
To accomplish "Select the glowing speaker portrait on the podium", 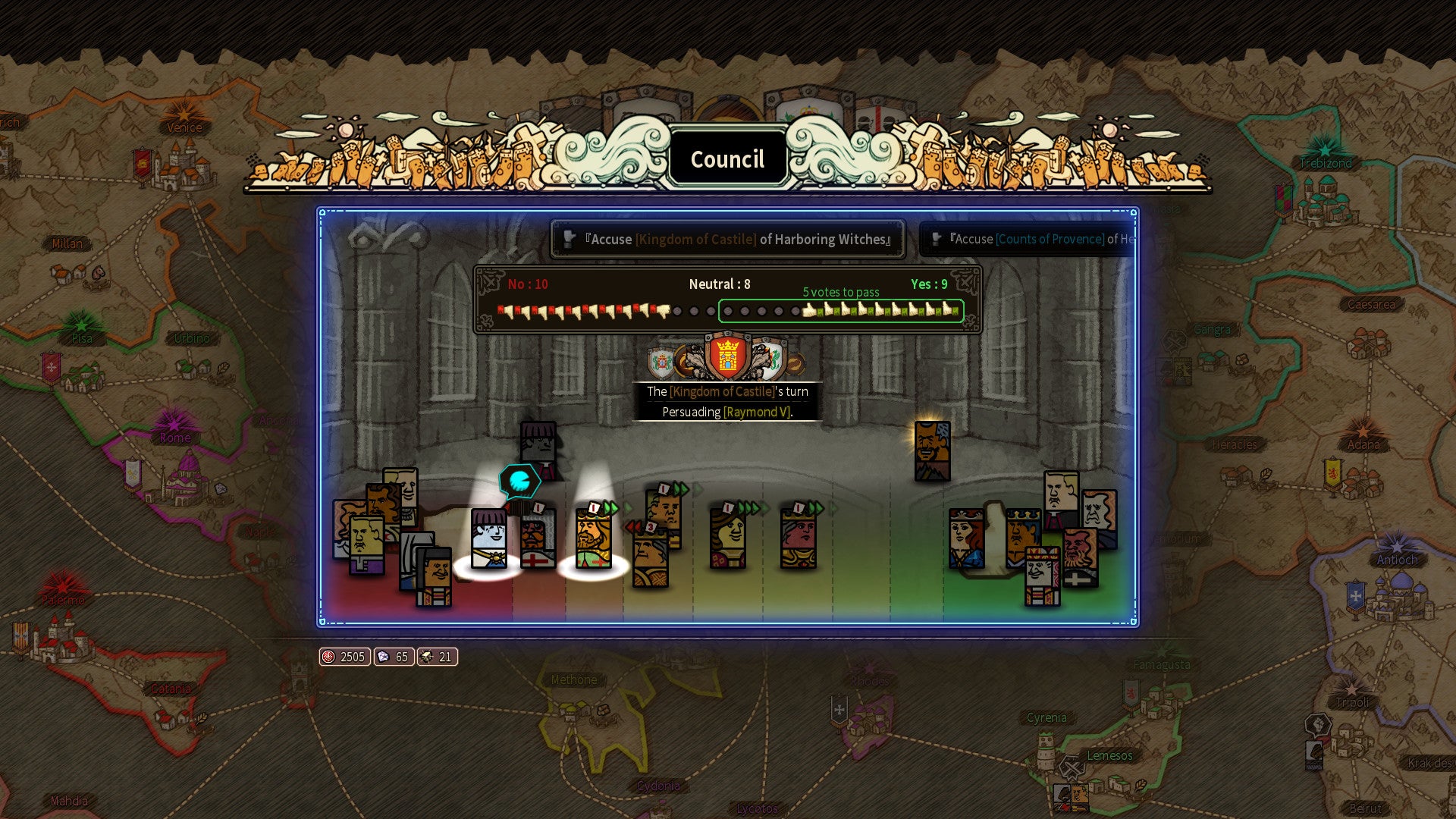I will point(932,451).
